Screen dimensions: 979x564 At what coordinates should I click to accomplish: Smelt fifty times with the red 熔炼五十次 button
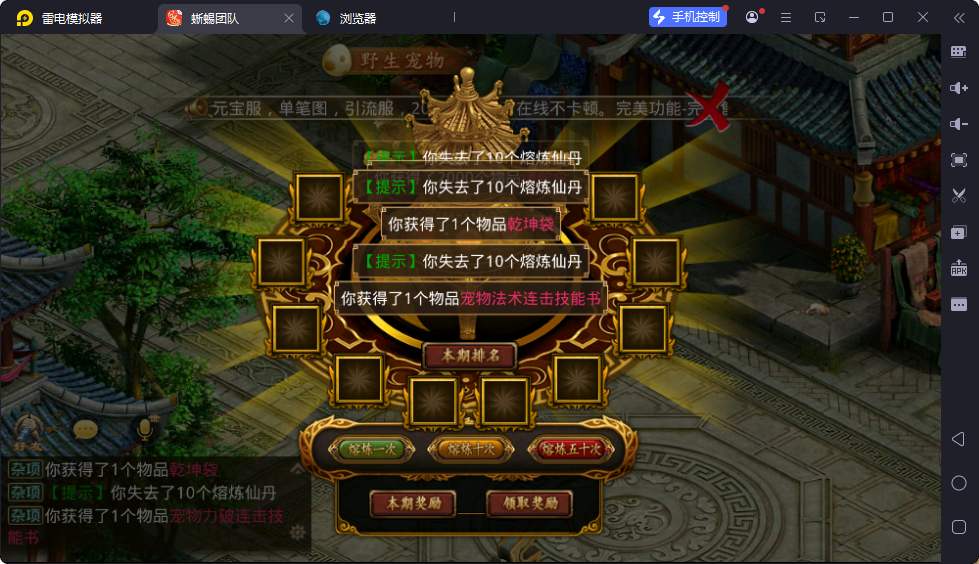(570, 449)
